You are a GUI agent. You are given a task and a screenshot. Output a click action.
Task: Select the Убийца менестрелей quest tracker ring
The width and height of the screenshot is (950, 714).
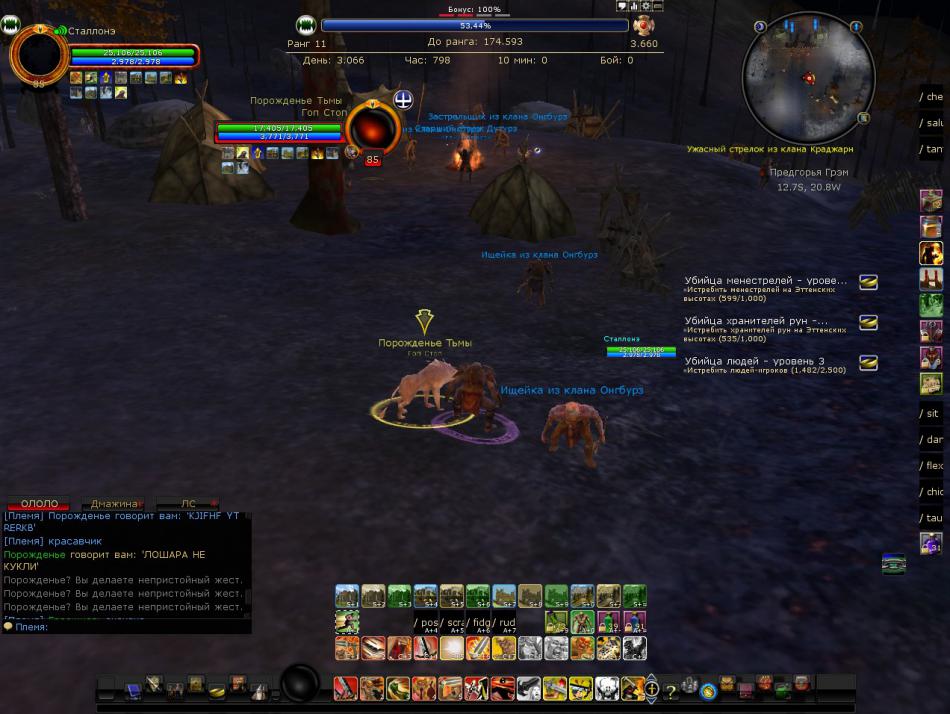868,283
